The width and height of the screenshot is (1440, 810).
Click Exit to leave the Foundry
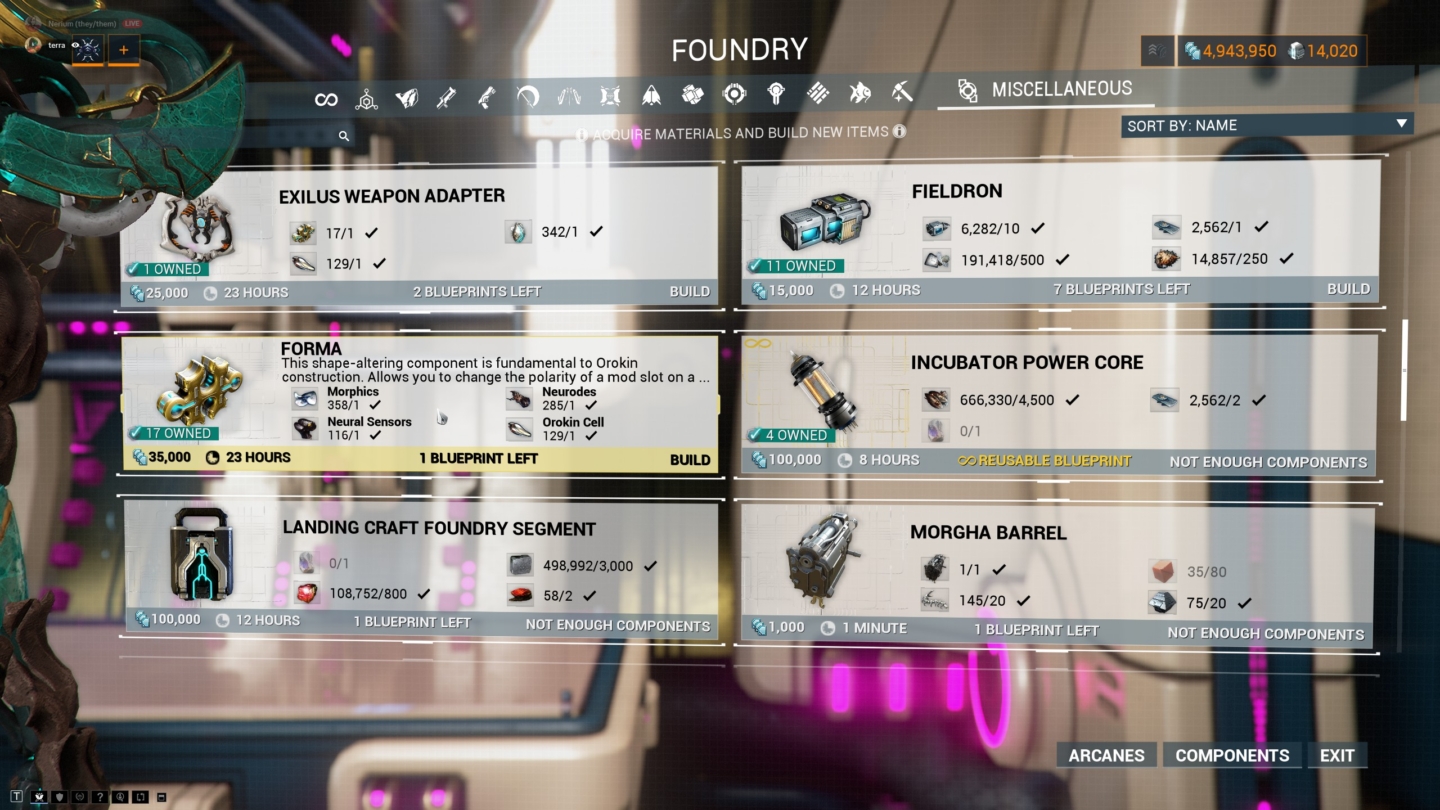pyautogui.click(x=1337, y=755)
